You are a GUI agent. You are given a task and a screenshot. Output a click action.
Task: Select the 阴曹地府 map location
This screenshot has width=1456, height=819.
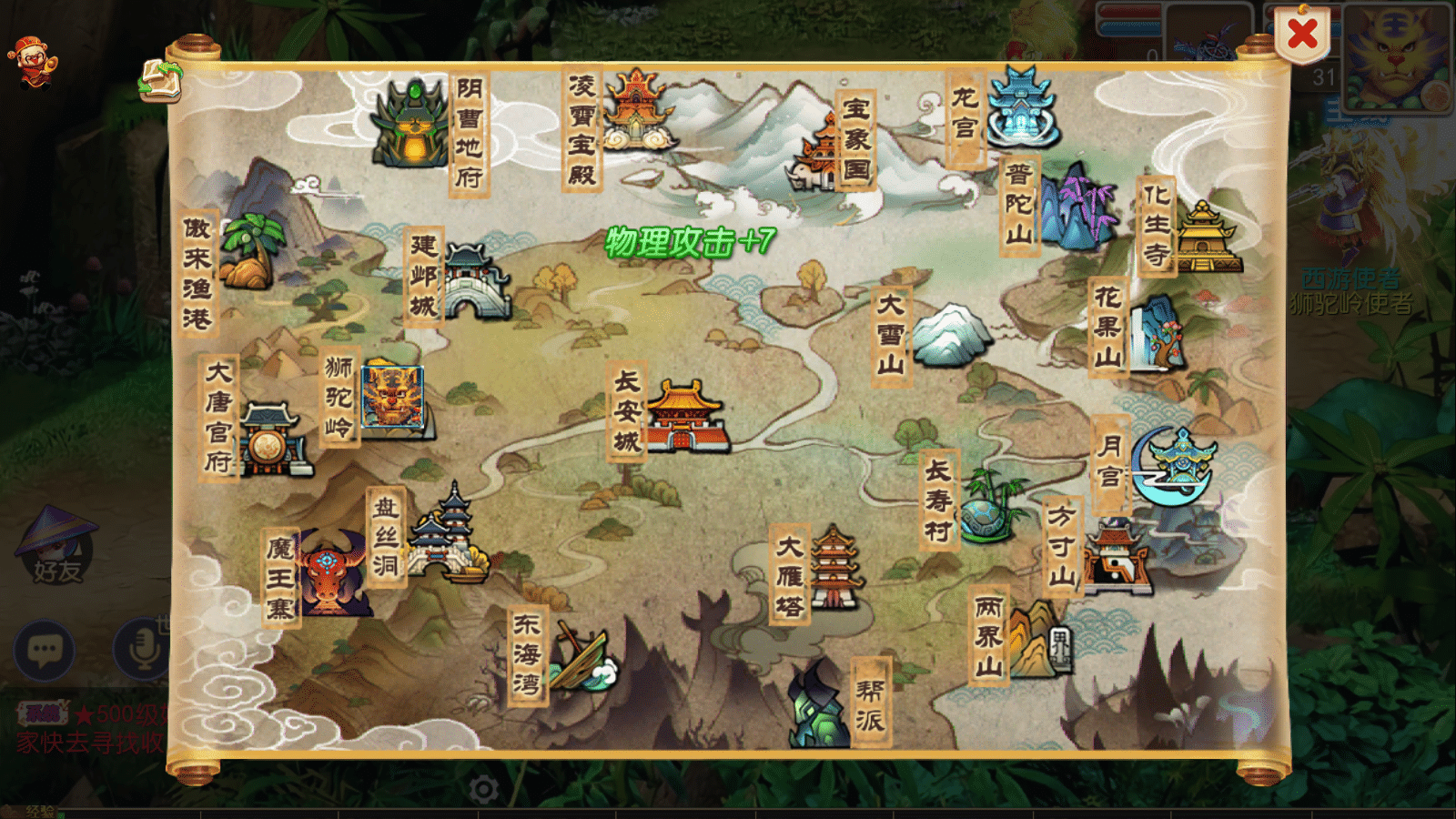pos(414,126)
